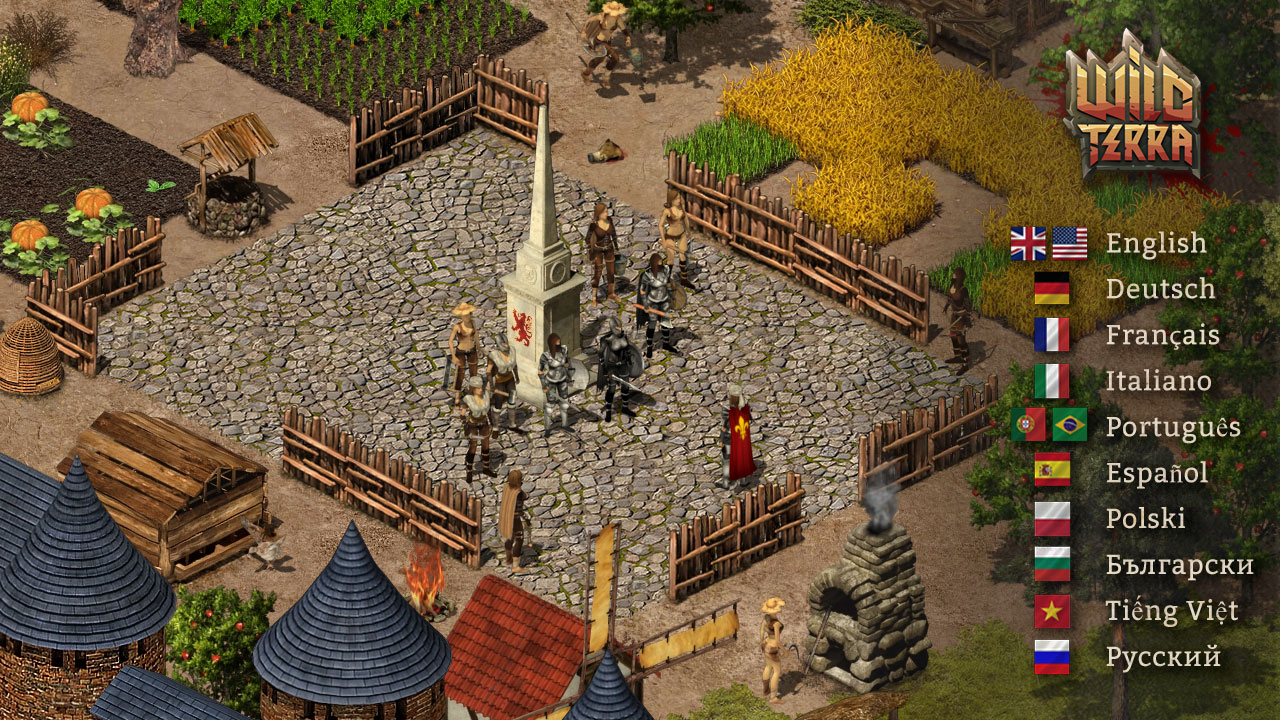The height and width of the screenshot is (720, 1280).
Task: Choose Español as the language
Action: point(1157,473)
